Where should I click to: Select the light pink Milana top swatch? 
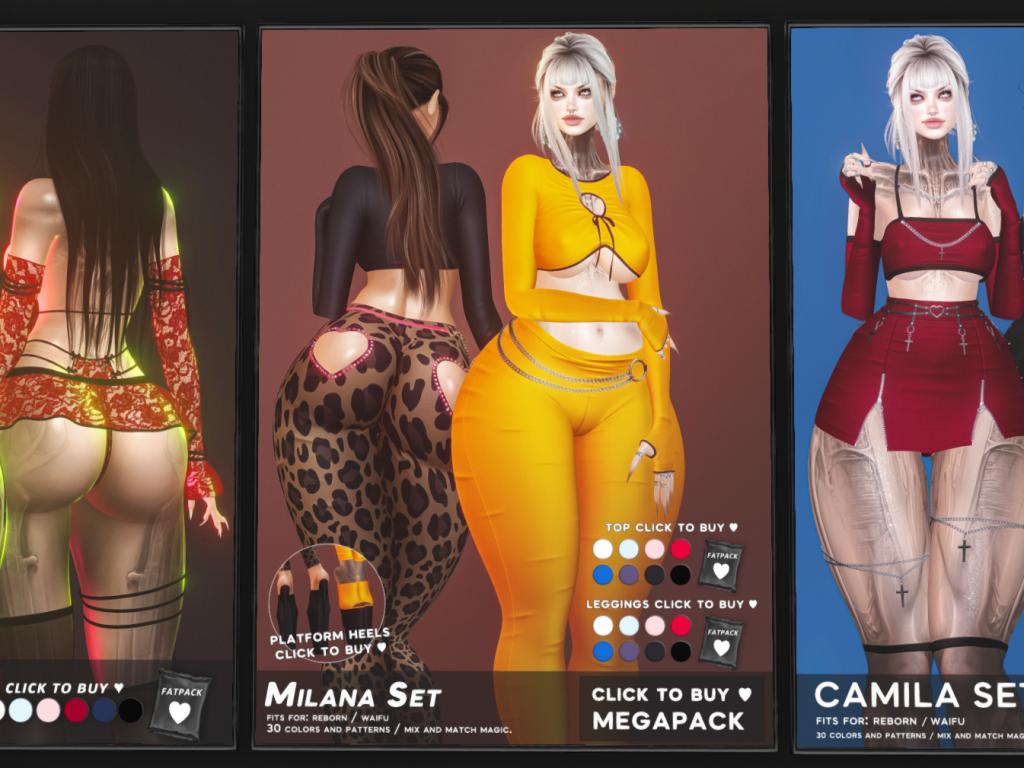[x=654, y=549]
